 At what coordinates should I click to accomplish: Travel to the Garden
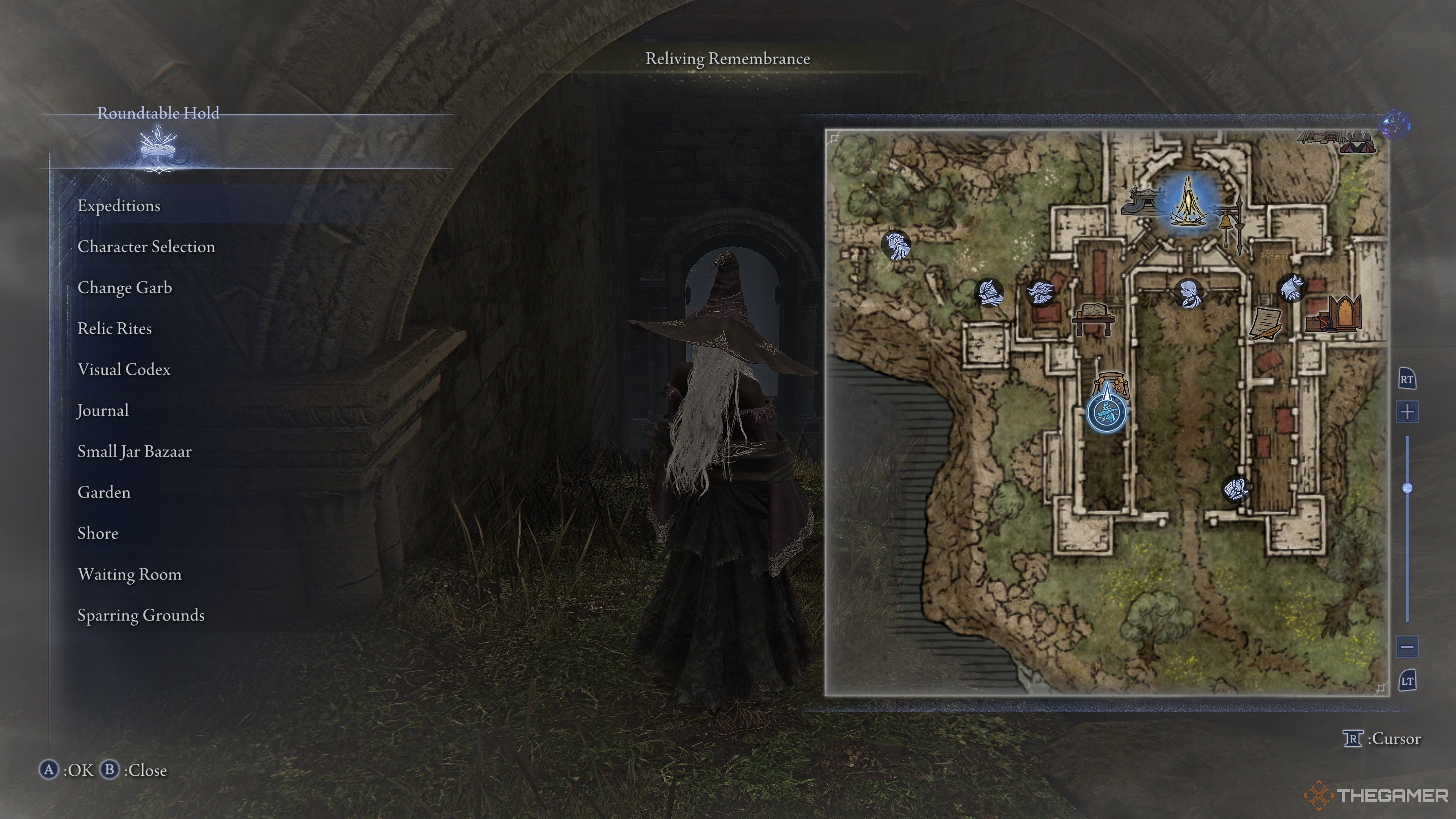(x=104, y=492)
